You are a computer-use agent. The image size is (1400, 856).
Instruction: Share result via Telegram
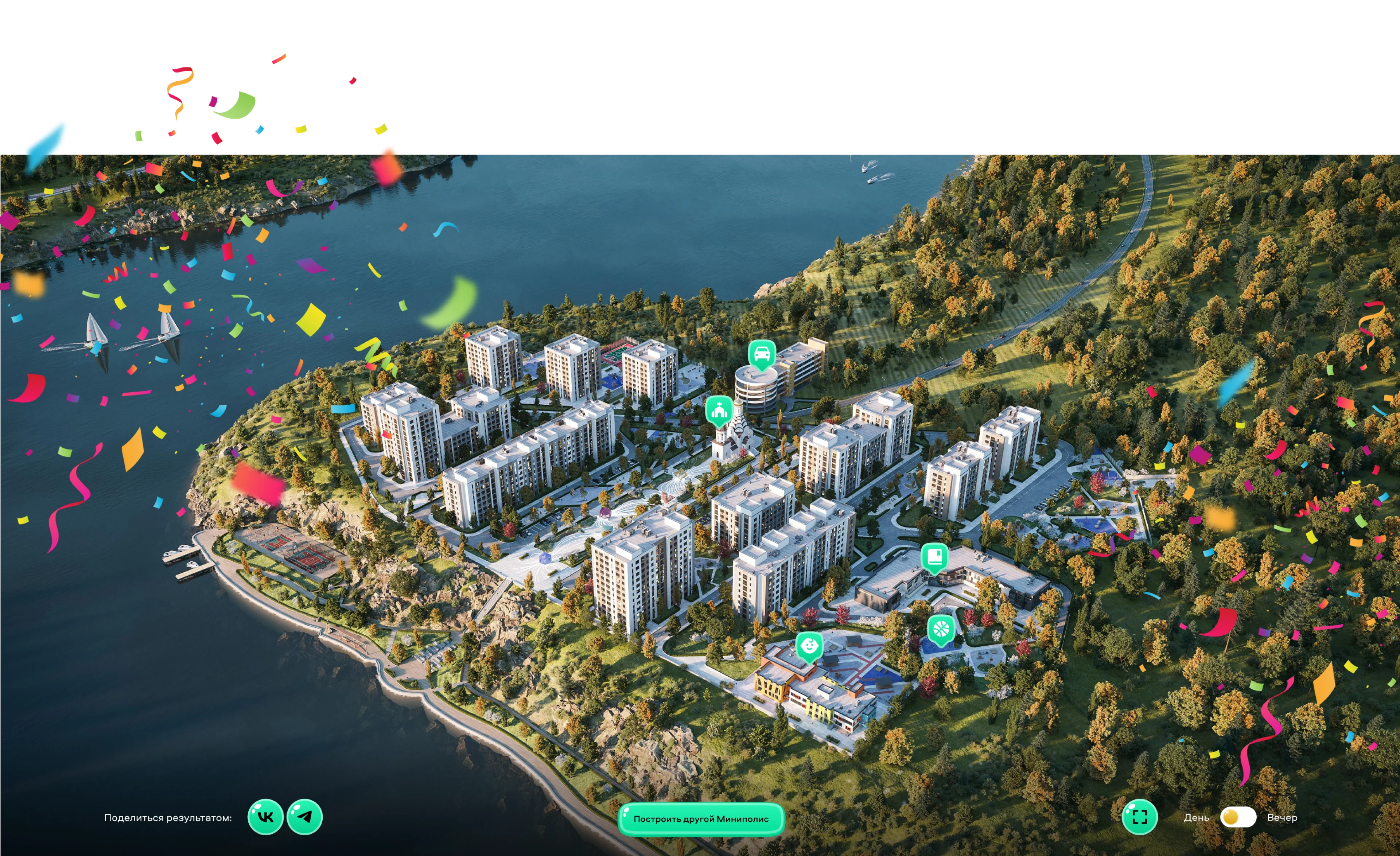304,817
